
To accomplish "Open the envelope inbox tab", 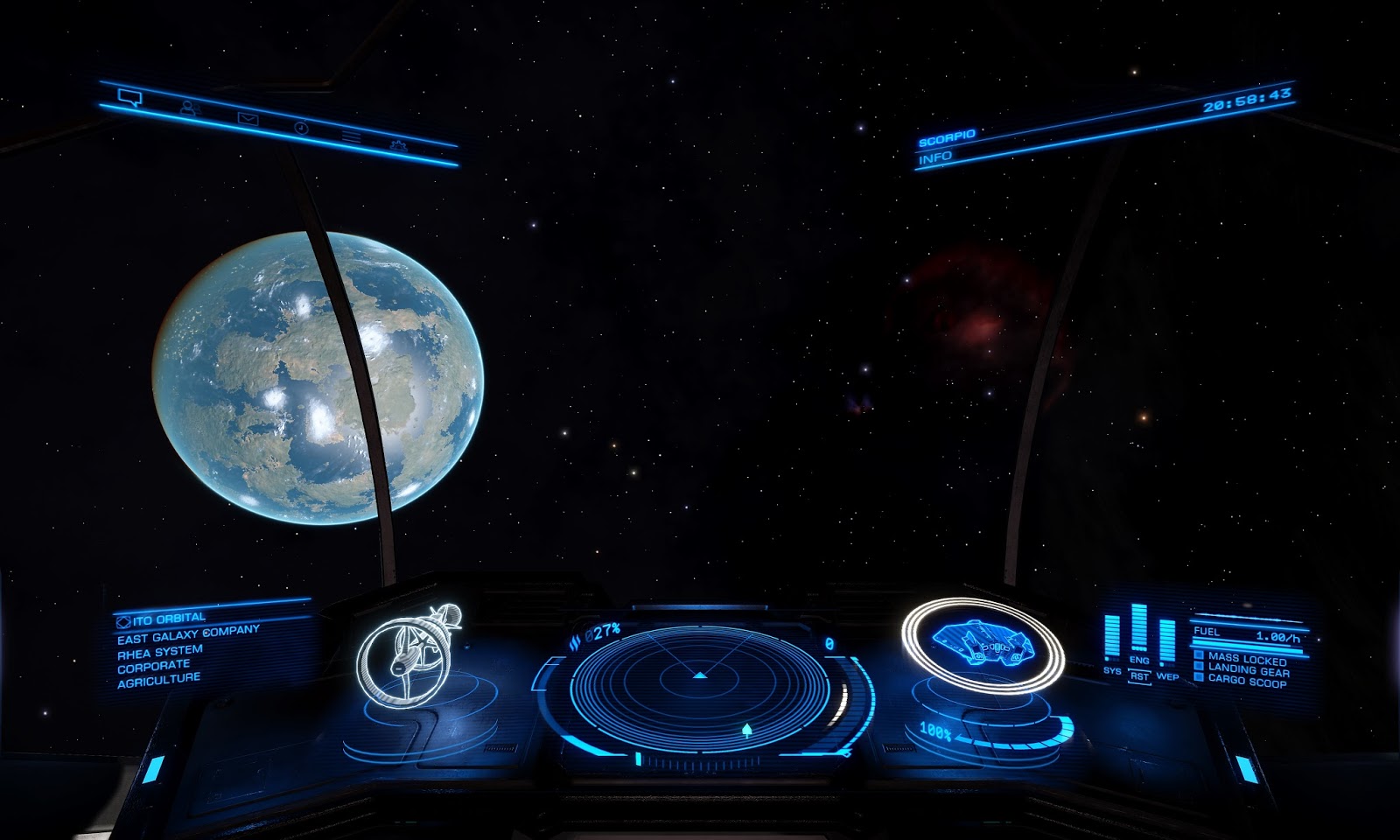I will 248,119.
